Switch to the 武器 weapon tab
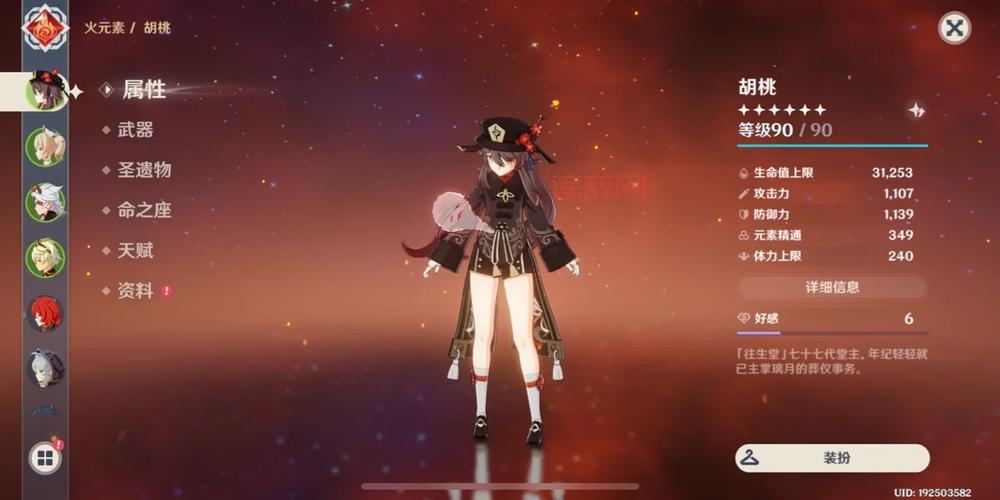This screenshot has width=1000, height=500. coord(135,130)
